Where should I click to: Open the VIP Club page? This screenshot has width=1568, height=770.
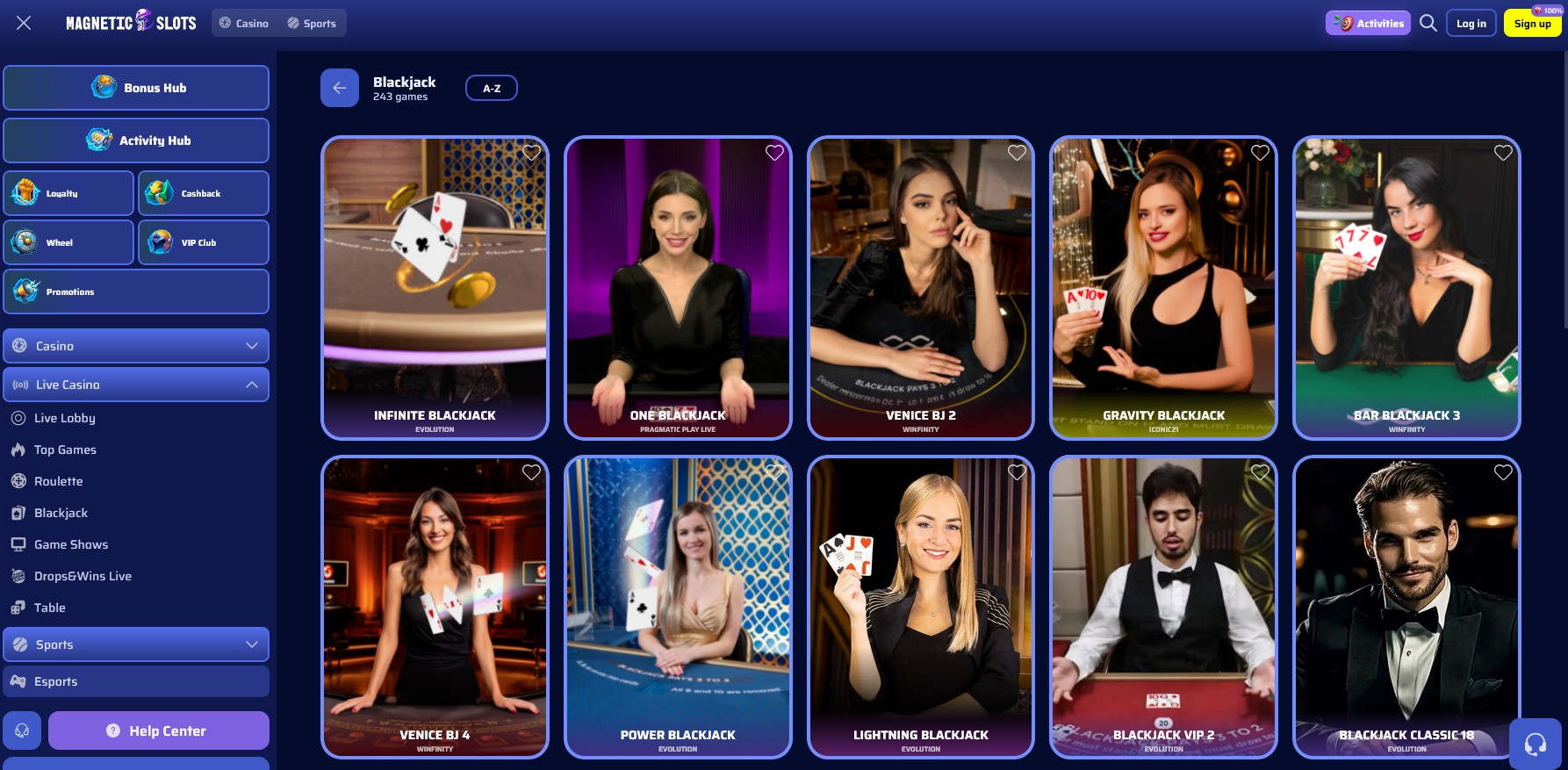(203, 241)
